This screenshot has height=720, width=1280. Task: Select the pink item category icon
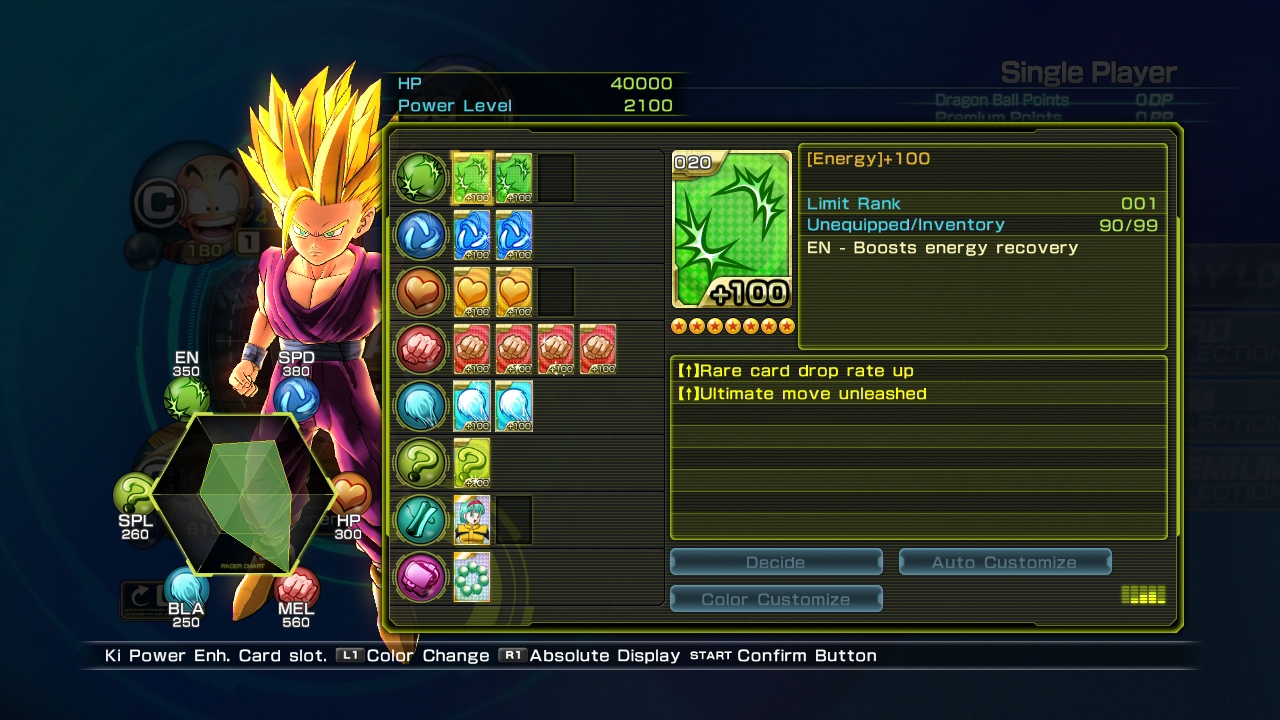(421, 577)
